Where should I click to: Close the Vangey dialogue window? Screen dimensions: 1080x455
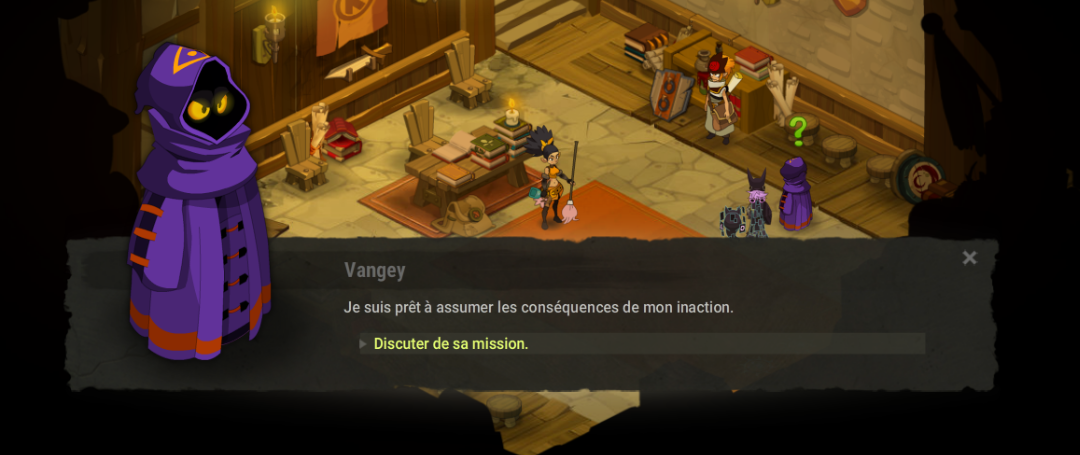(969, 258)
